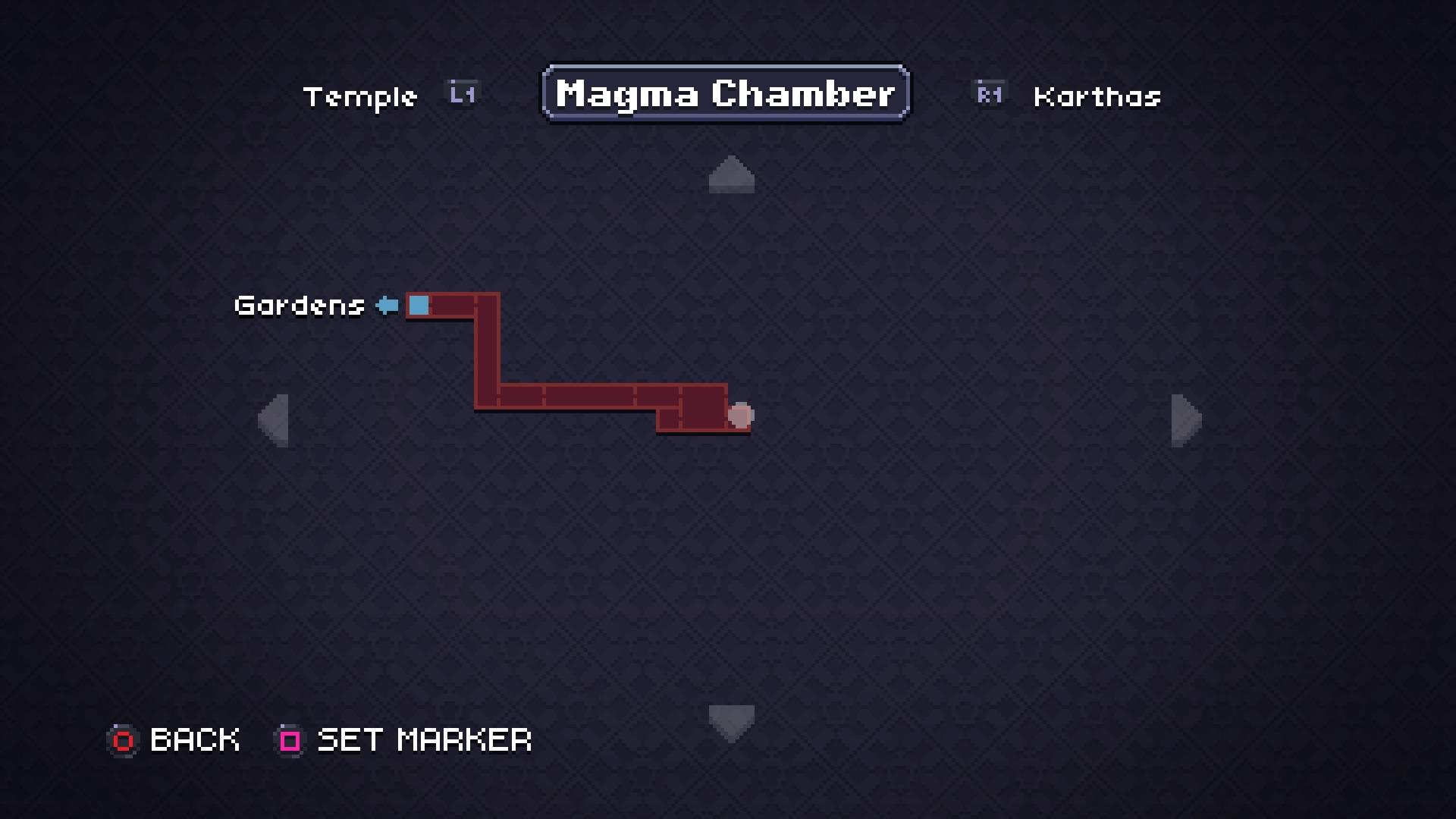The height and width of the screenshot is (819, 1456).
Task: Click the L1 shoulder button icon
Action: pyautogui.click(x=460, y=93)
